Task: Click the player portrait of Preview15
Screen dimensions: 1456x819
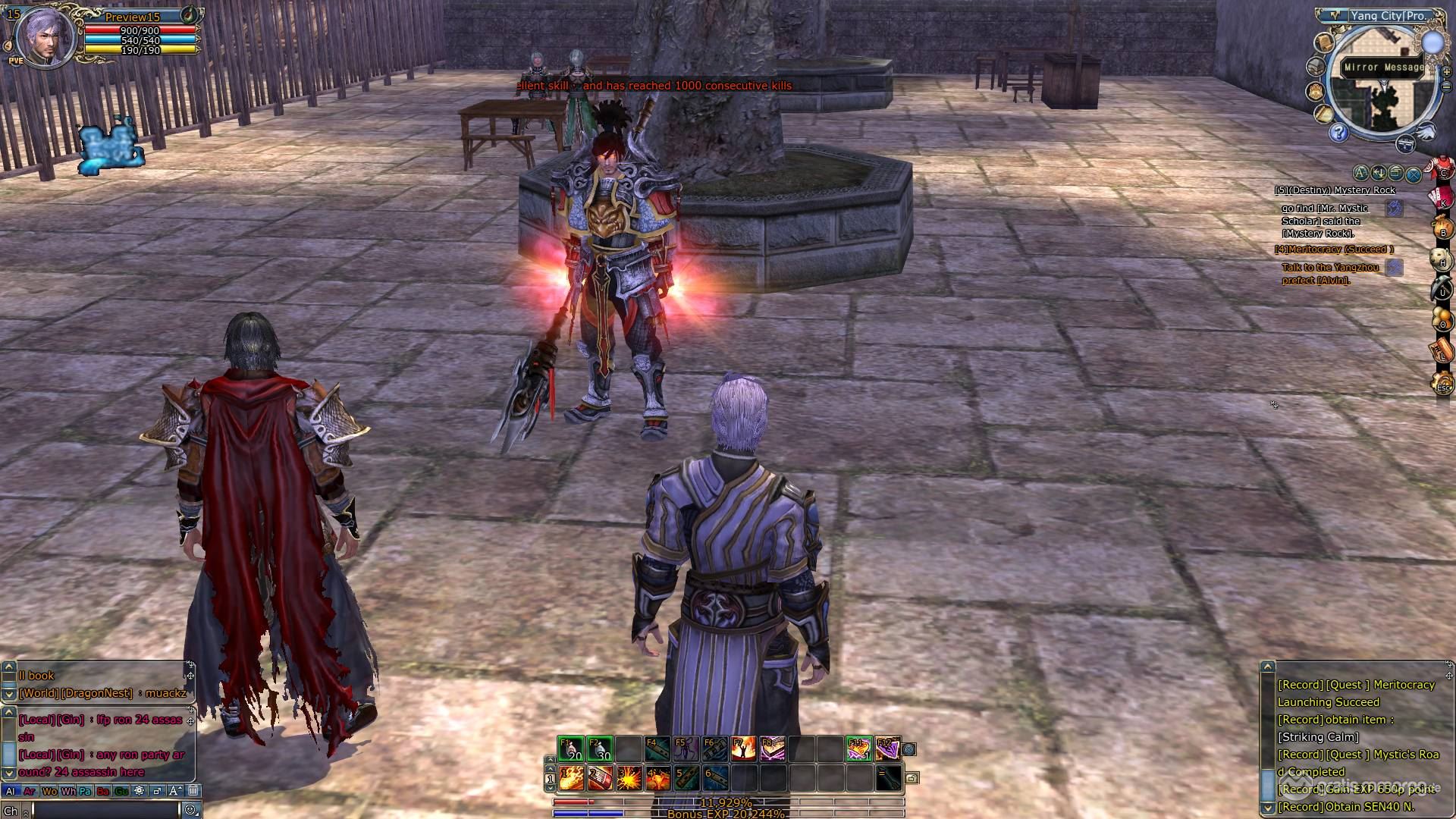Action: [45, 38]
